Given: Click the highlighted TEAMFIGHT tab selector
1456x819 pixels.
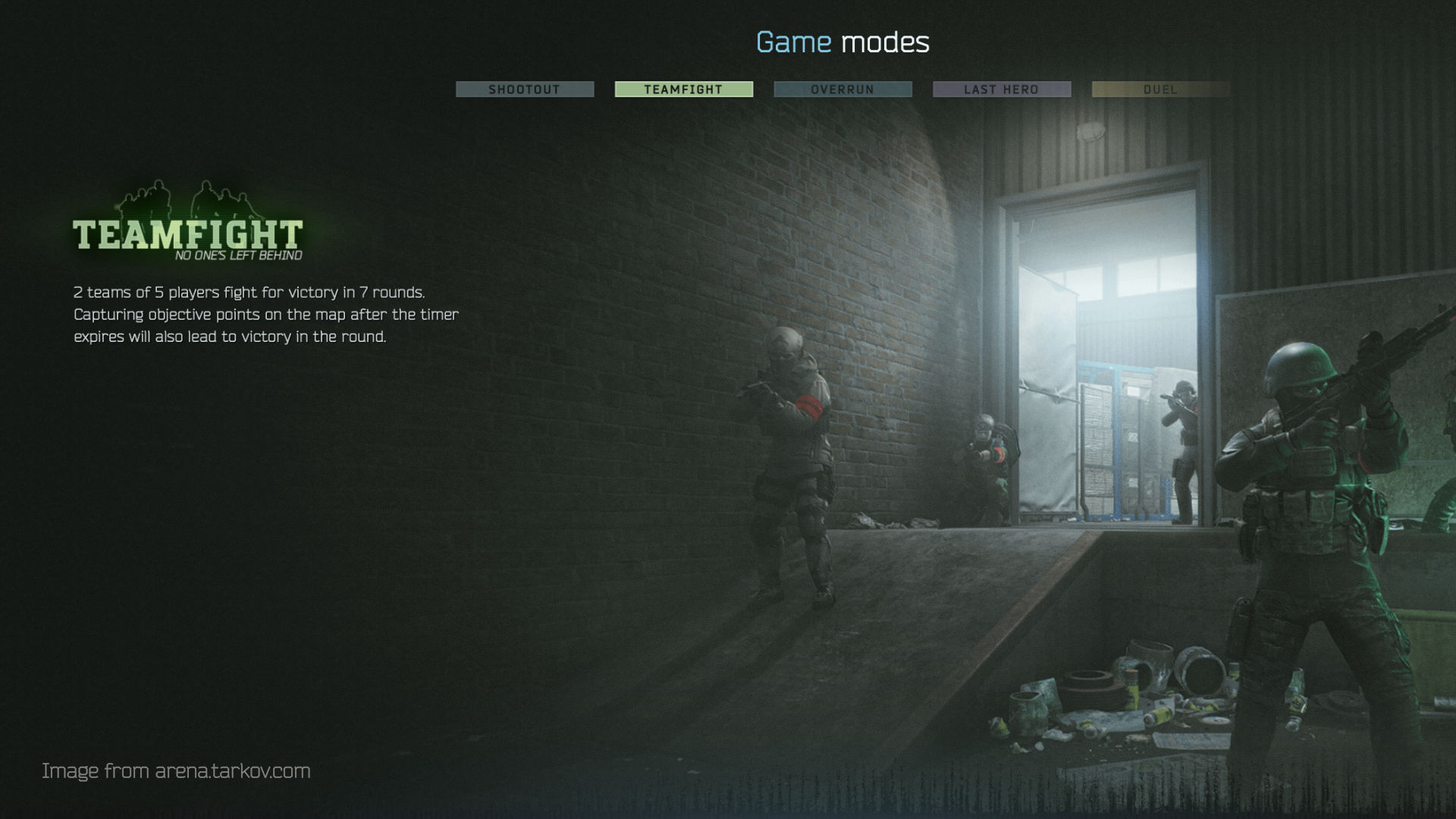Looking at the screenshot, I should click(683, 89).
